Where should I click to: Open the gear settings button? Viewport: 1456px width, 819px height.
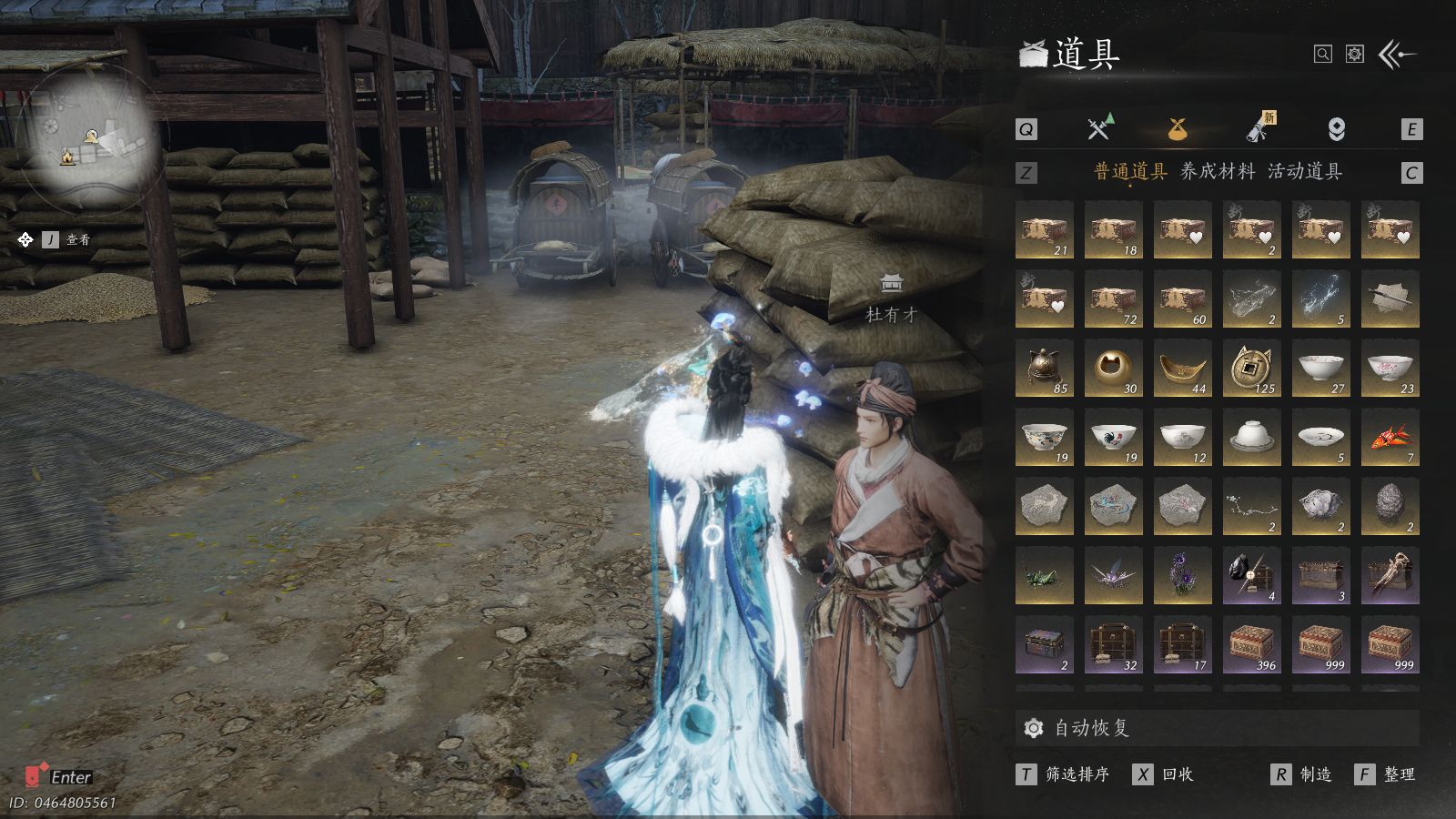(1355, 55)
